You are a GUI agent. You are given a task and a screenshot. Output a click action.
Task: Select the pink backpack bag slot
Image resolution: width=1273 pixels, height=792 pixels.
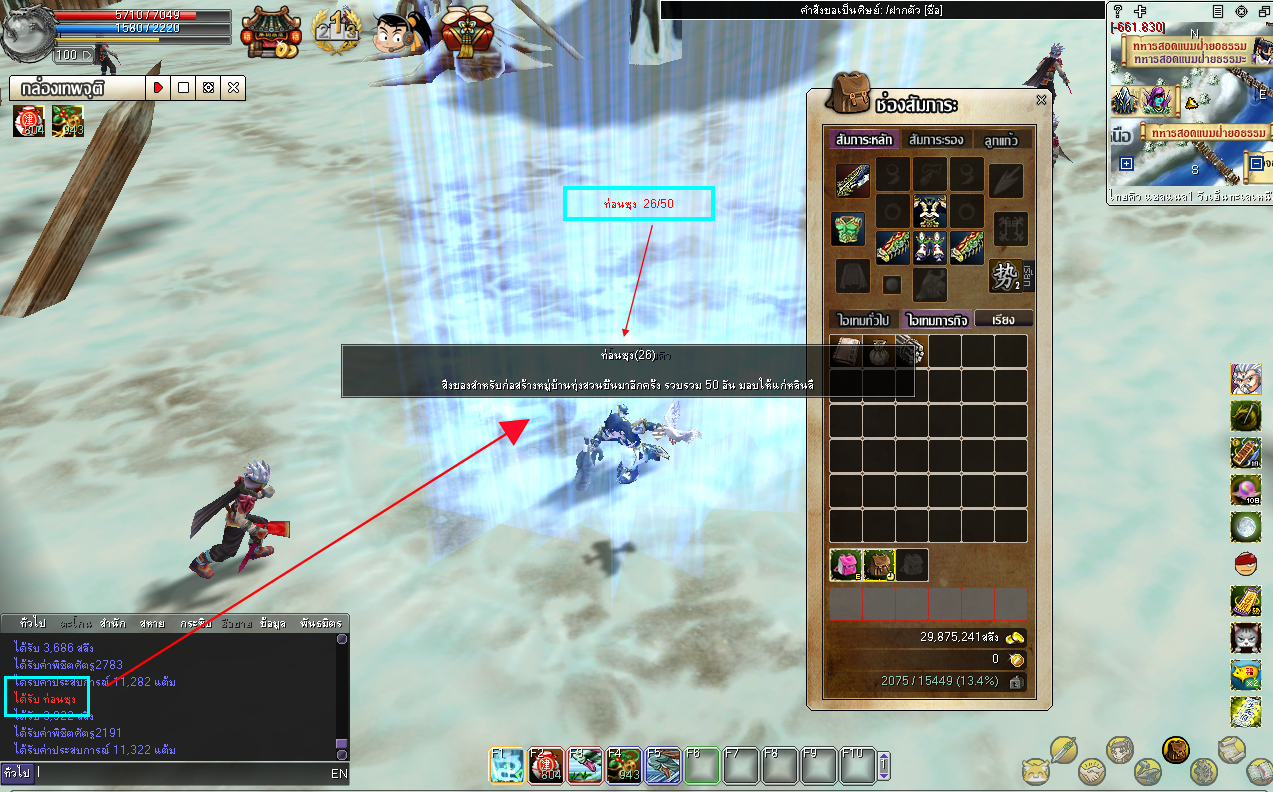[847, 565]
